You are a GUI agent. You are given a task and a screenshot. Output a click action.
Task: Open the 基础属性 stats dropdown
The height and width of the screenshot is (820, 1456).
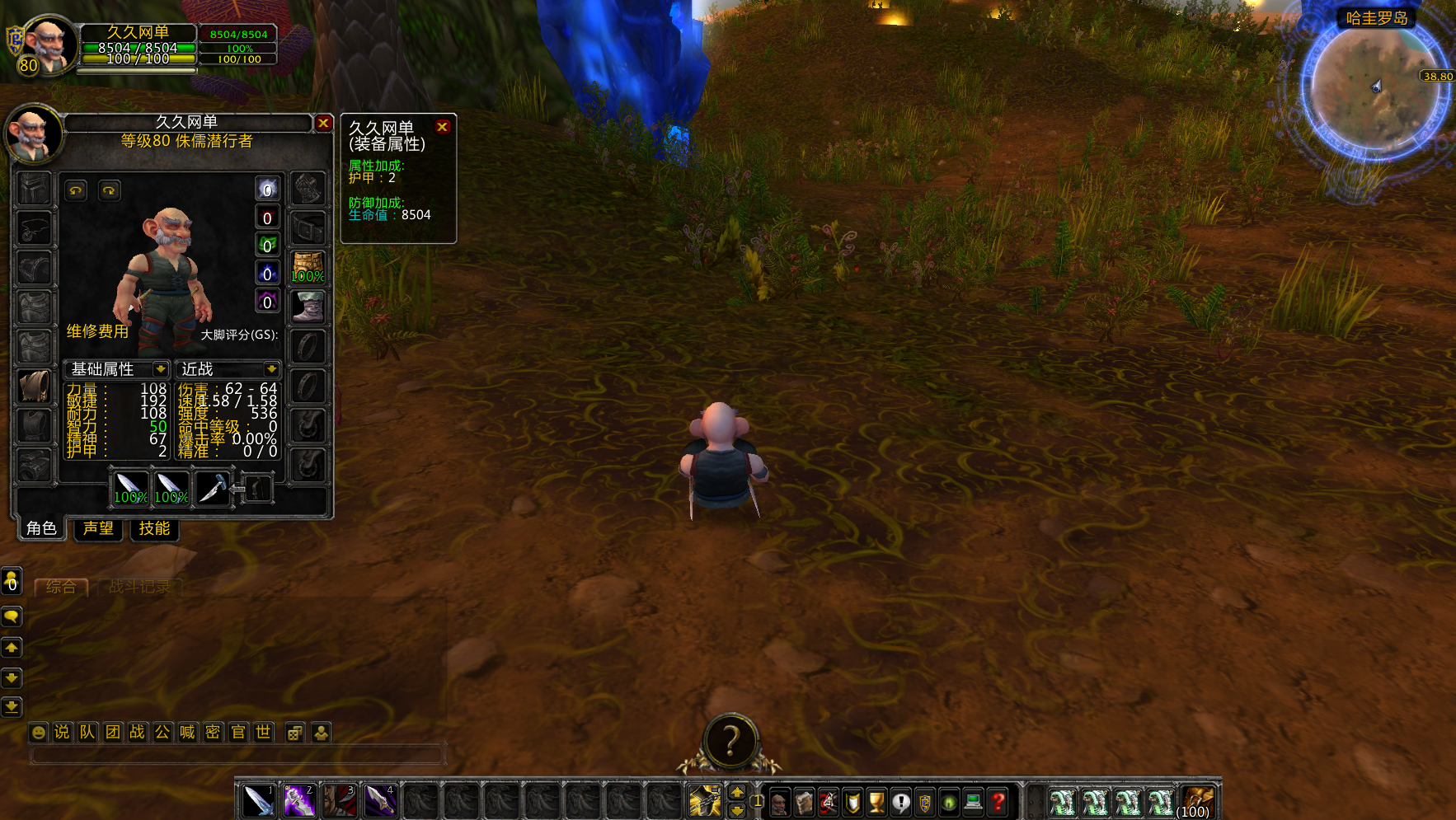161,369
